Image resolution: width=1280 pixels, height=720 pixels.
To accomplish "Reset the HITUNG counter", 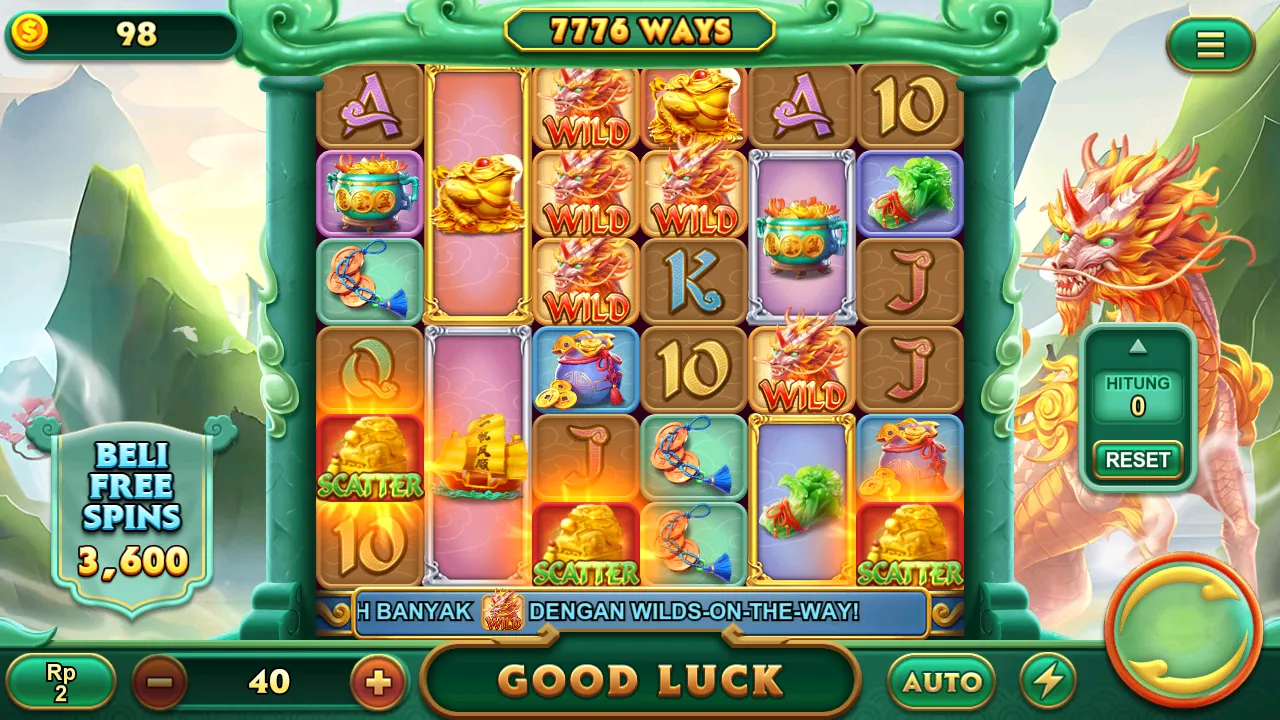I will point(1137,460).
